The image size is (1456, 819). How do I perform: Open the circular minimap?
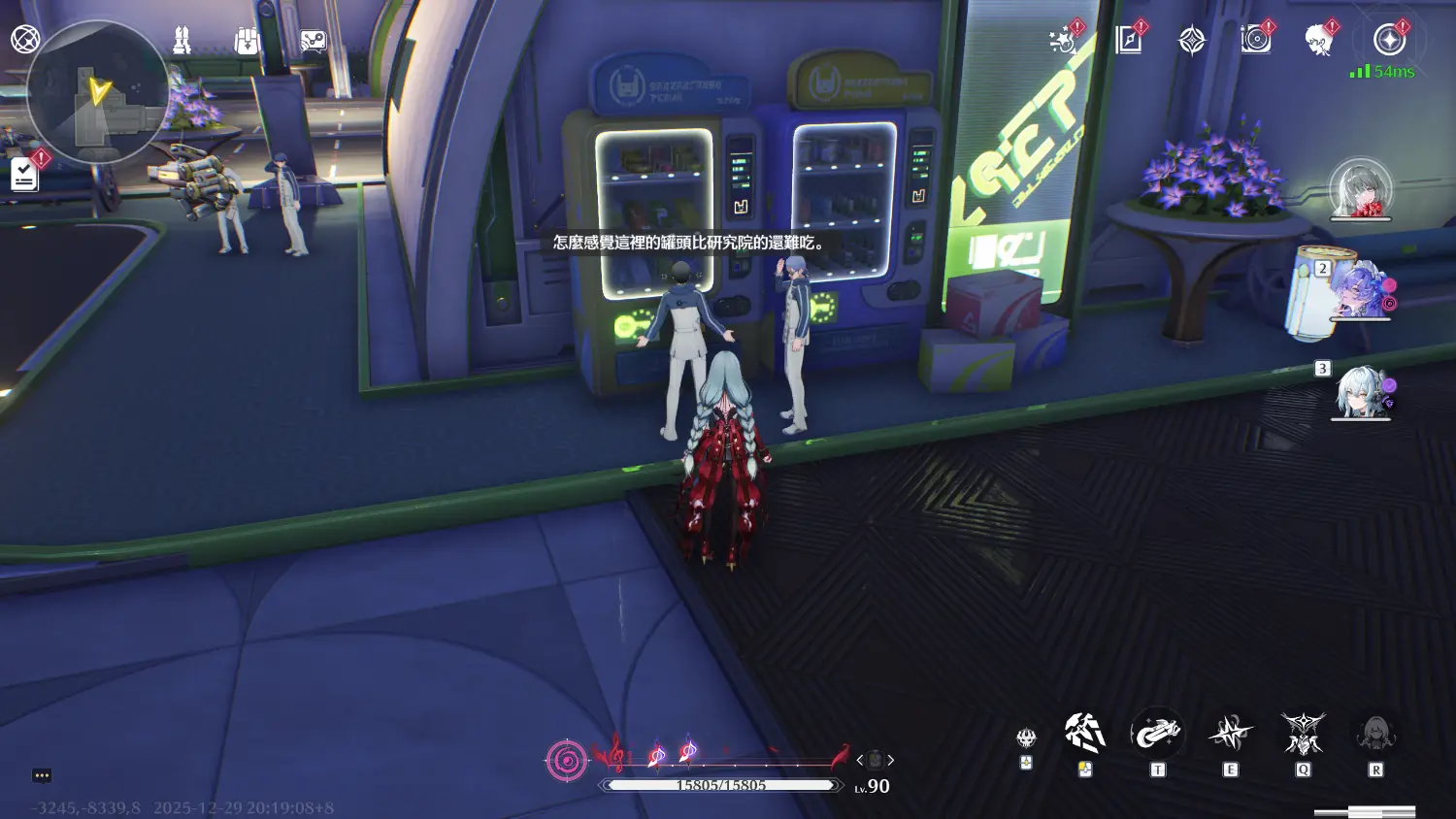click(x=97, y=92)
